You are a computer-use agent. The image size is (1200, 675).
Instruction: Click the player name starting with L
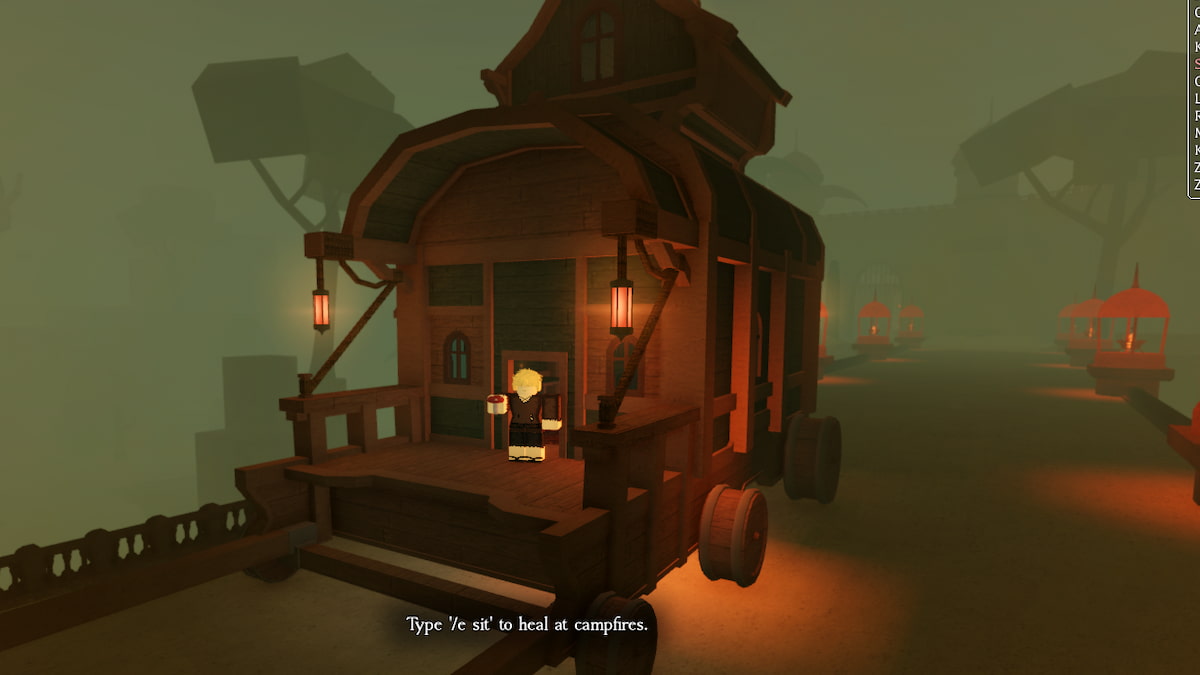coord(1197,98)
